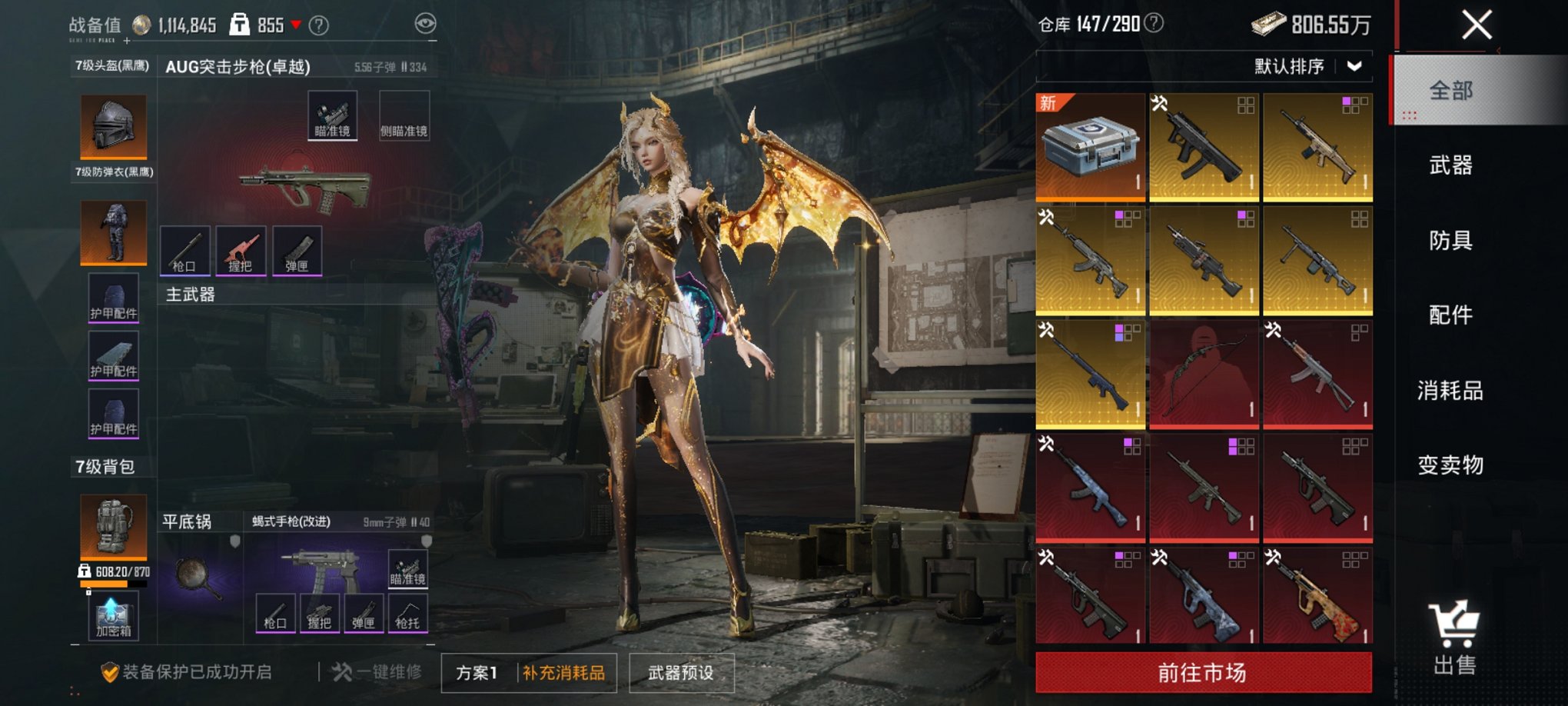1568x706 pixels.
Task: Open the 配件 category tab
Action: (x=1450, y=315)
